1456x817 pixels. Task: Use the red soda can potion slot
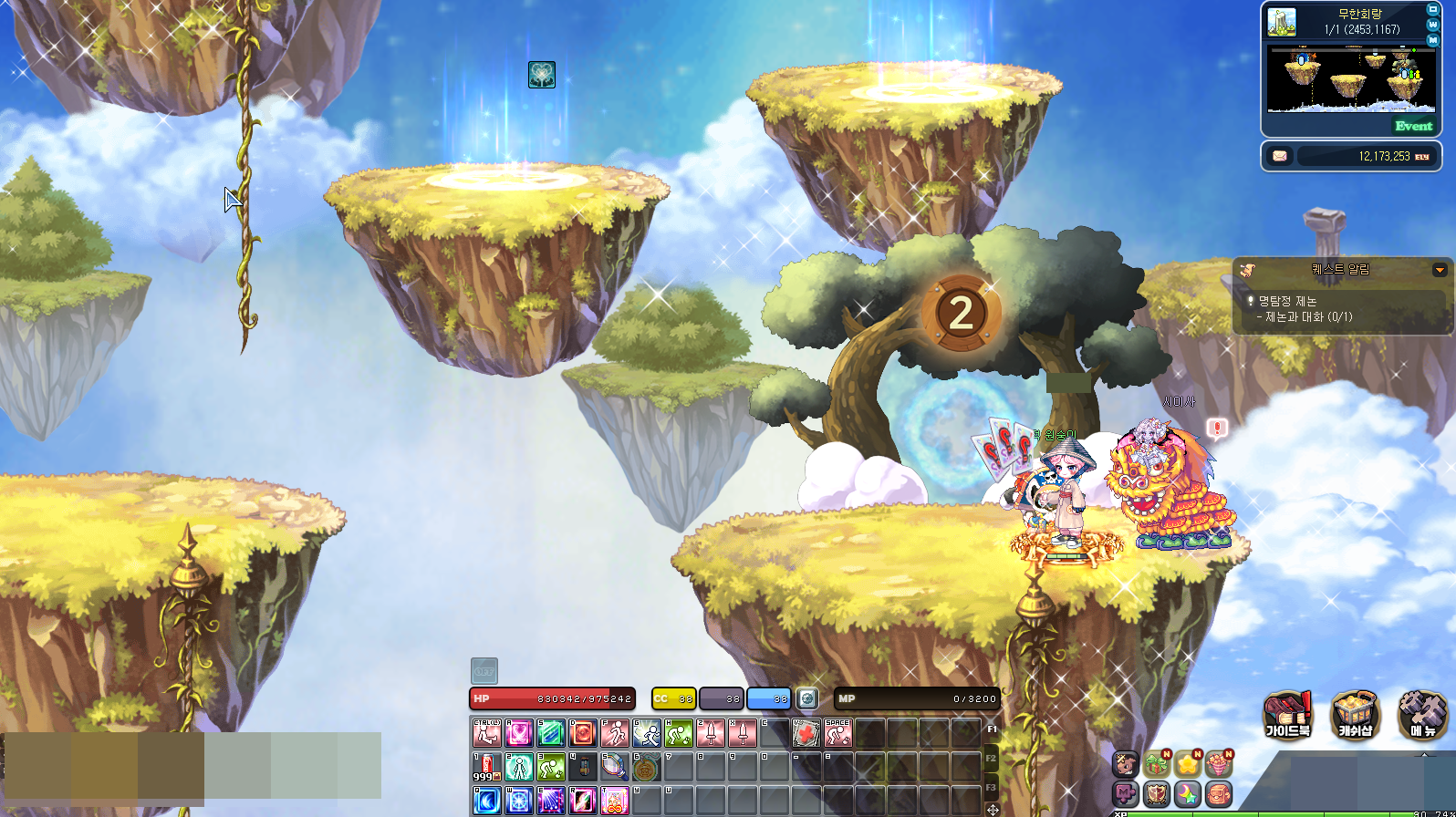point(486,767)
